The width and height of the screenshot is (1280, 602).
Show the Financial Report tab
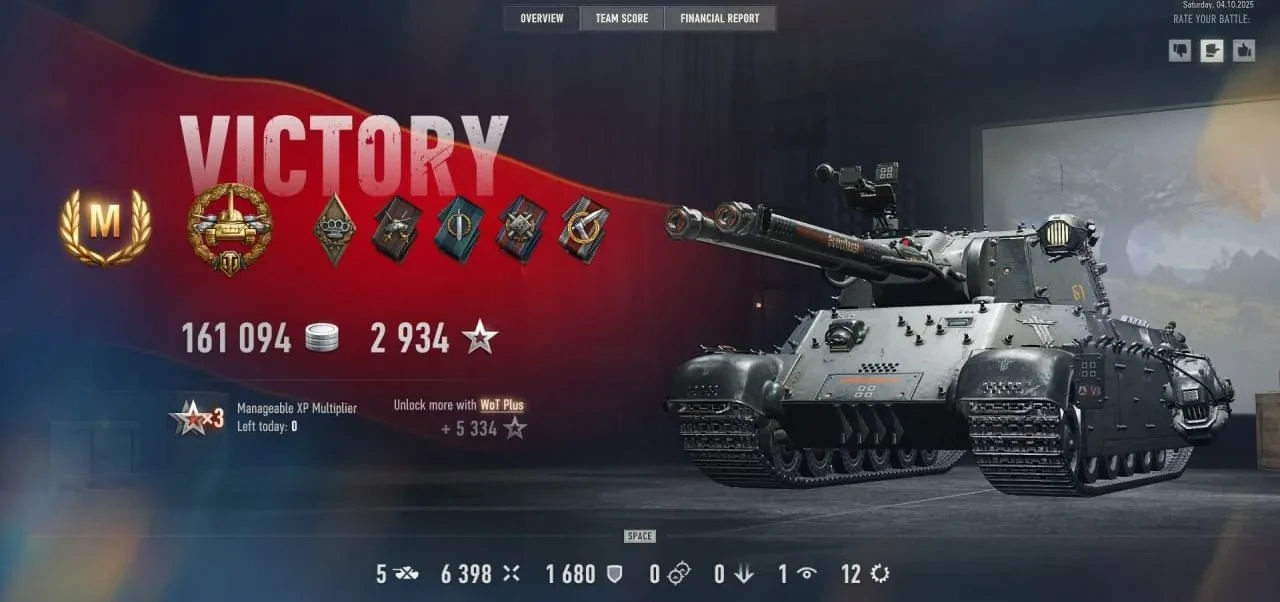(719, 18)
